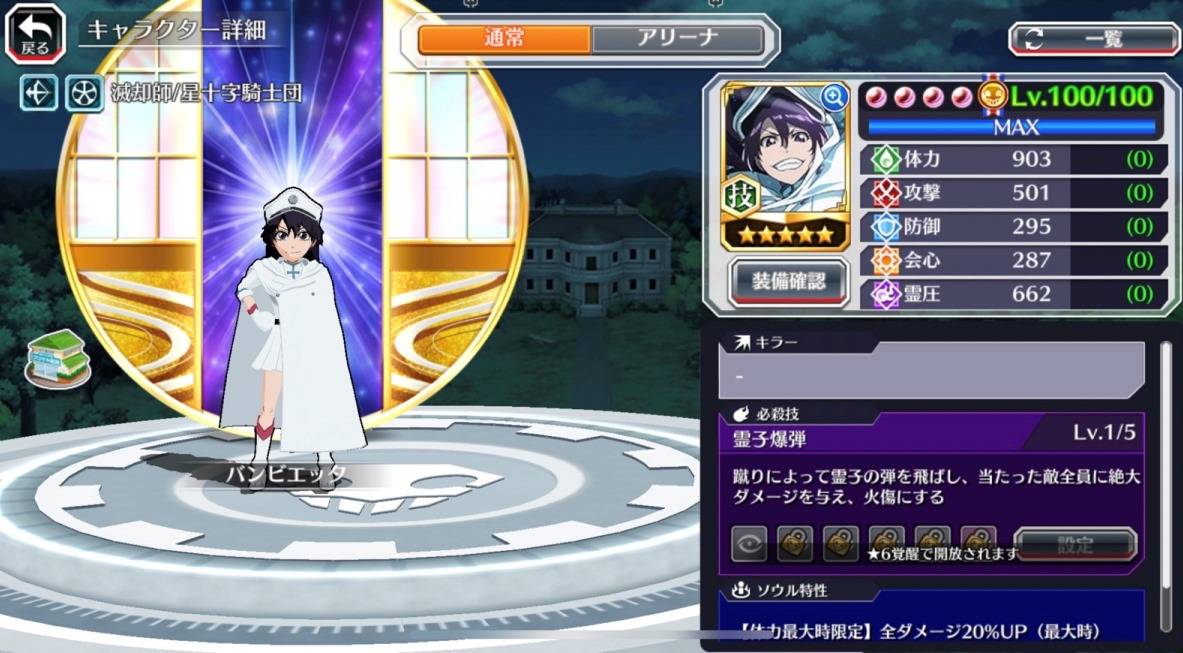This screenshot has height=653, width=1183.
Task: Open the 一覧 character list
Action: point(1093,39)
